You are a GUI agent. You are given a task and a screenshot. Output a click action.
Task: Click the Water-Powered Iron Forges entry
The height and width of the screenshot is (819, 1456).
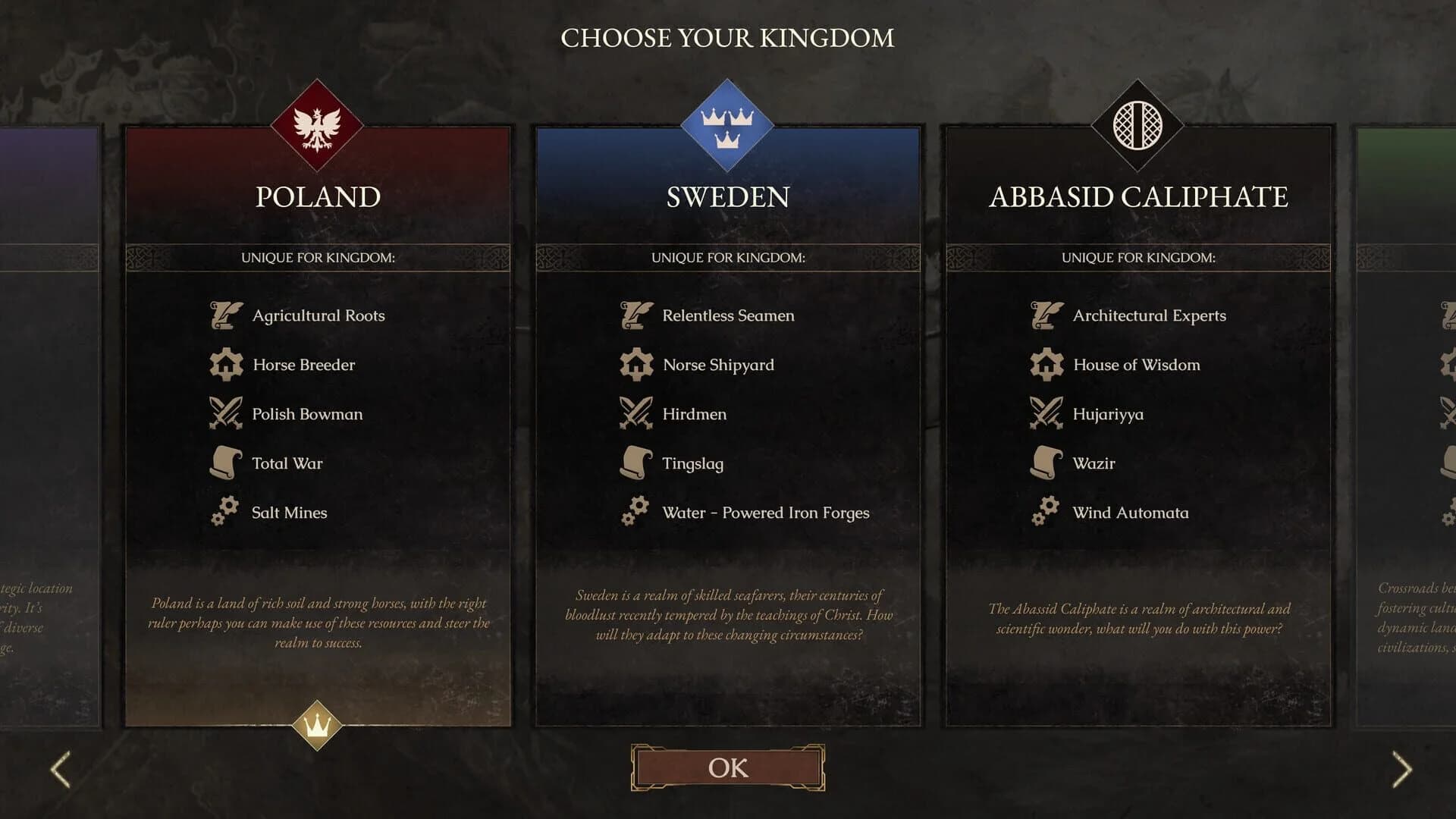click(x=766, y=513)
